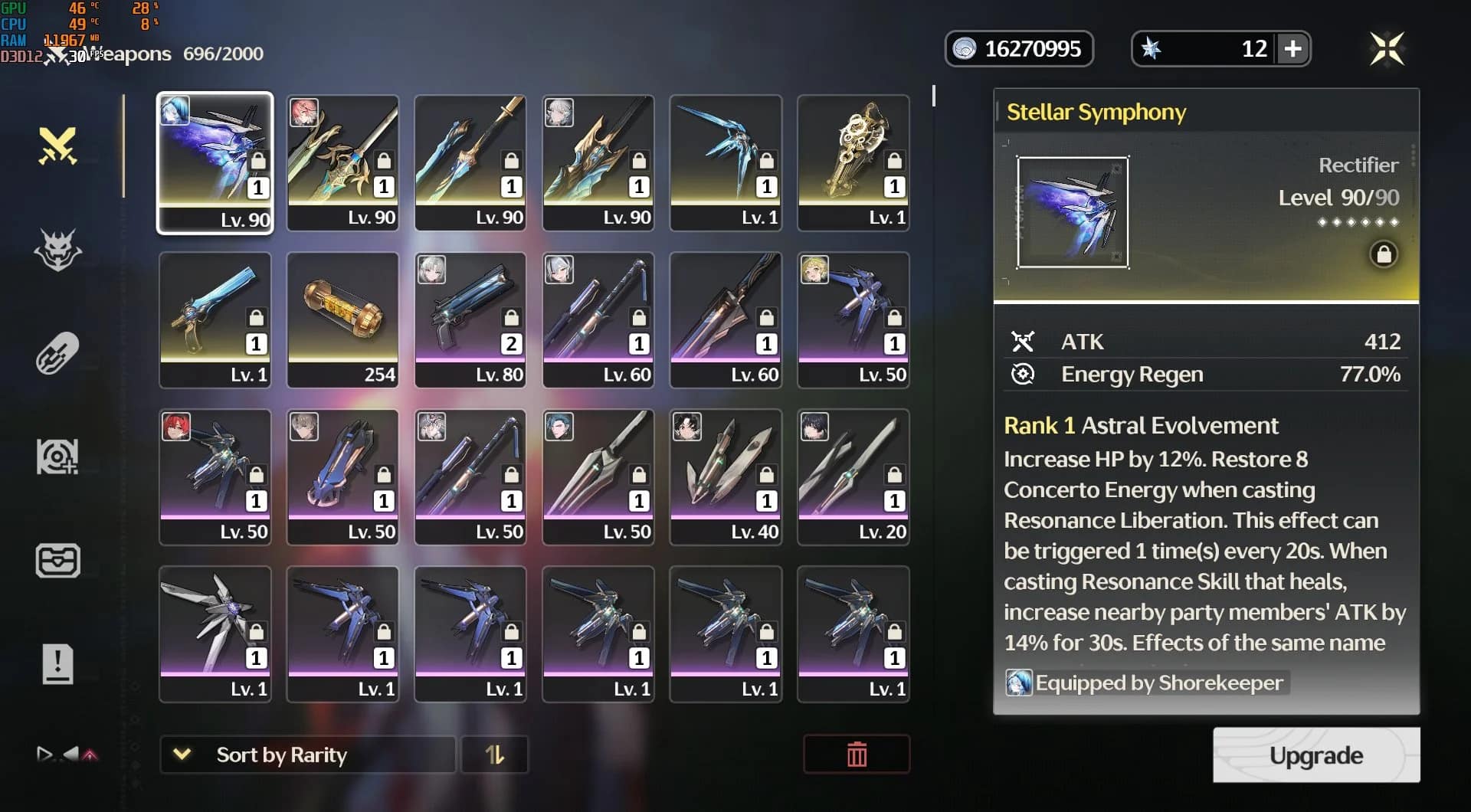
Task: Select the Lv. 80 pistols slot
Action: tap(470, 319)
